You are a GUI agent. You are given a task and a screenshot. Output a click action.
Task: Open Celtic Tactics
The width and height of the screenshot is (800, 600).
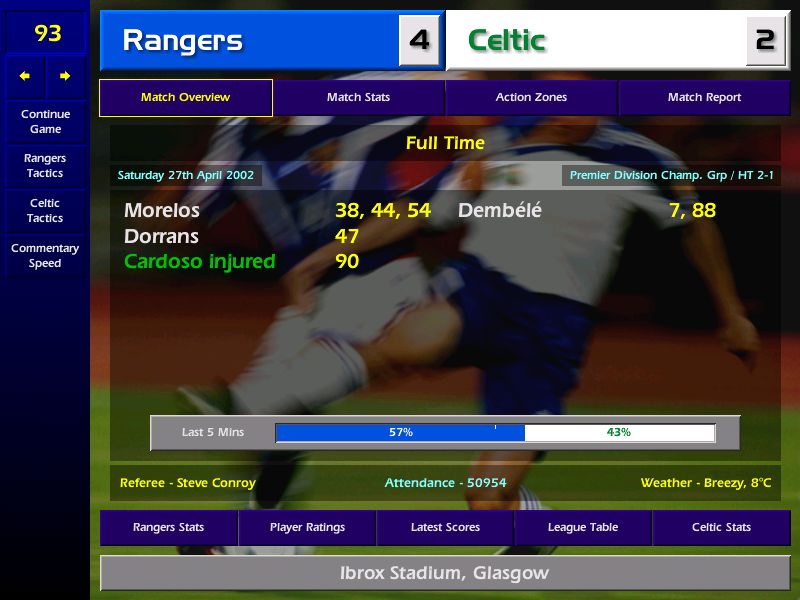[45, 210]
